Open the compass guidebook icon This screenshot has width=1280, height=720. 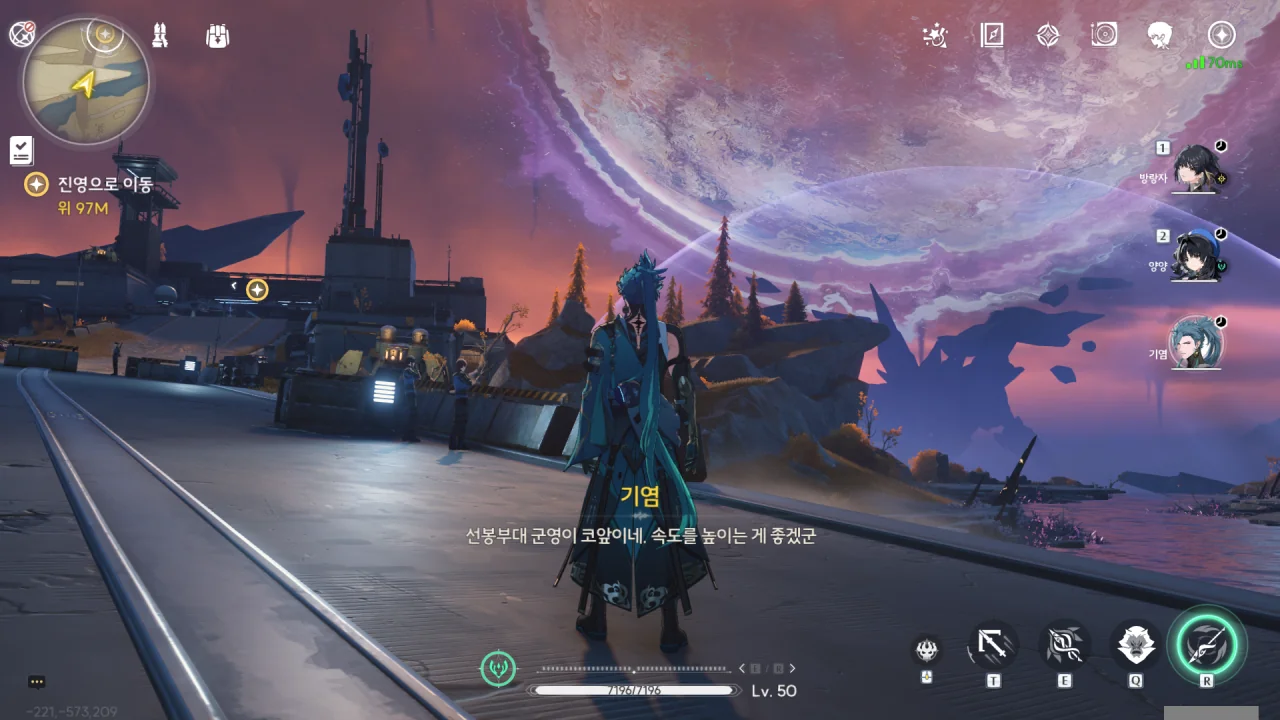[x=991, y=36]
